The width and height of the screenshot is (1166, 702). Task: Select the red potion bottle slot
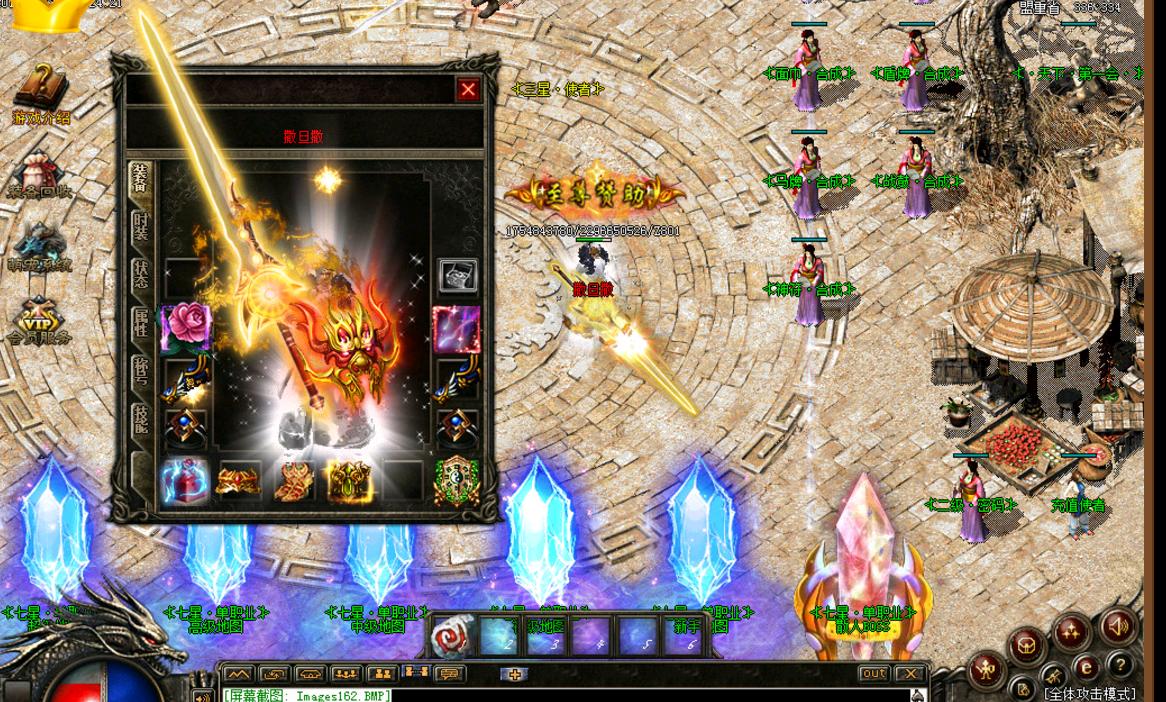coord(185,481)
